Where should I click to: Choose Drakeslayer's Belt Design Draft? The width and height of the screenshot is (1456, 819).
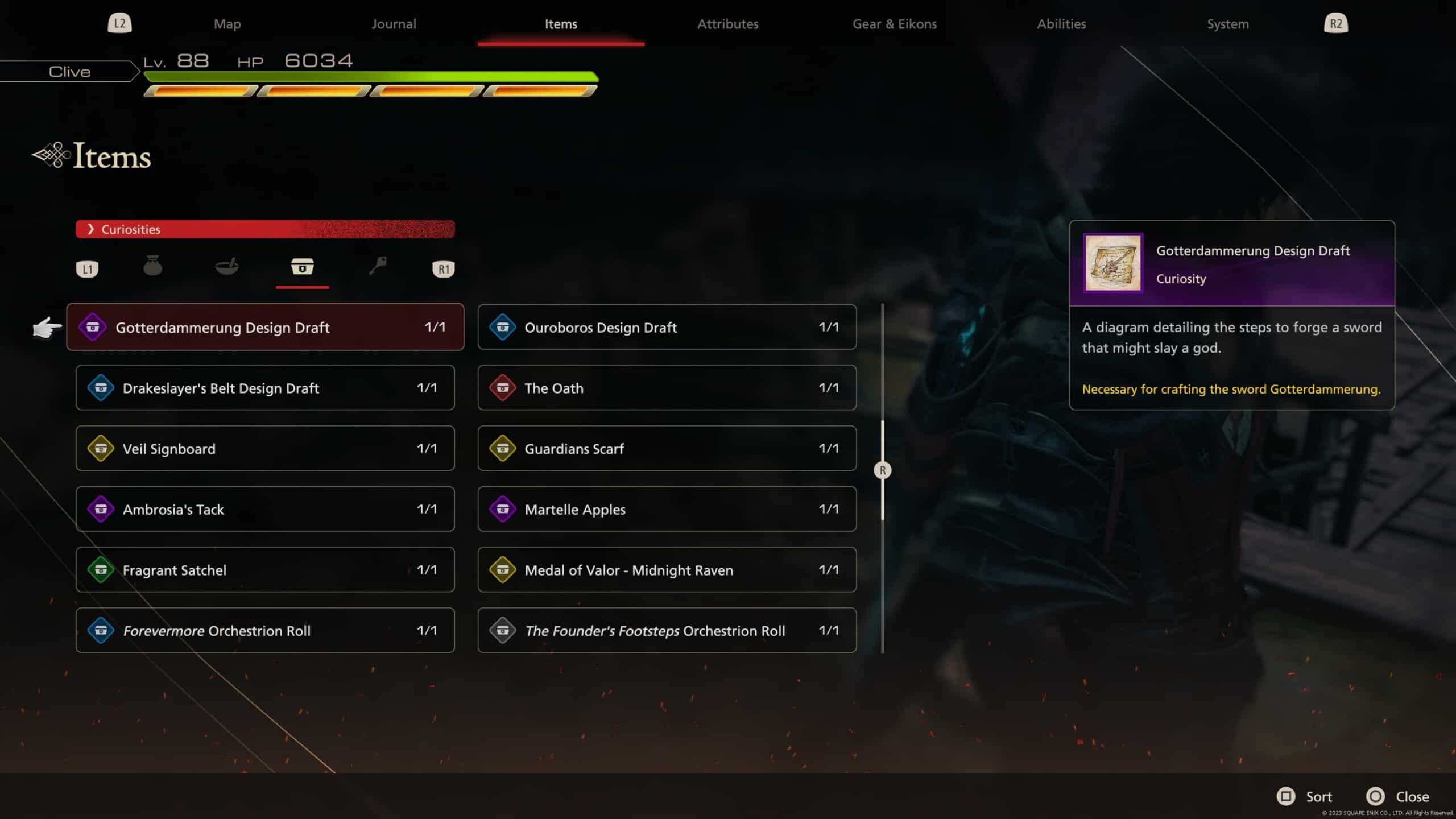(x=265, y=388)
